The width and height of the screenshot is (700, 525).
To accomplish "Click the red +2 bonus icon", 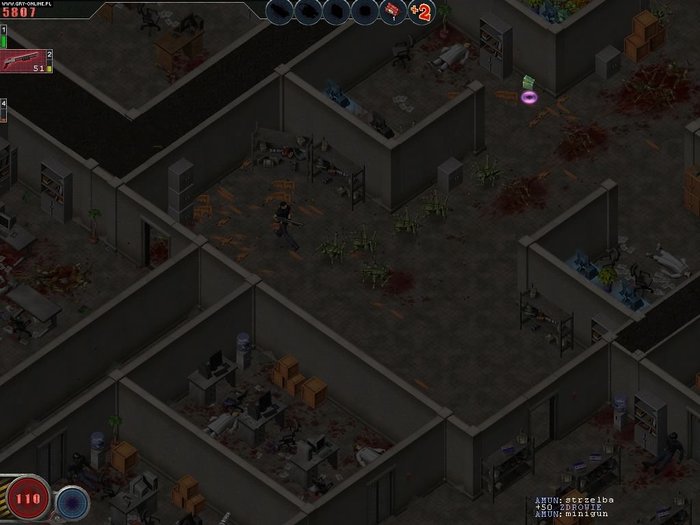I will (x=421, y=12).
